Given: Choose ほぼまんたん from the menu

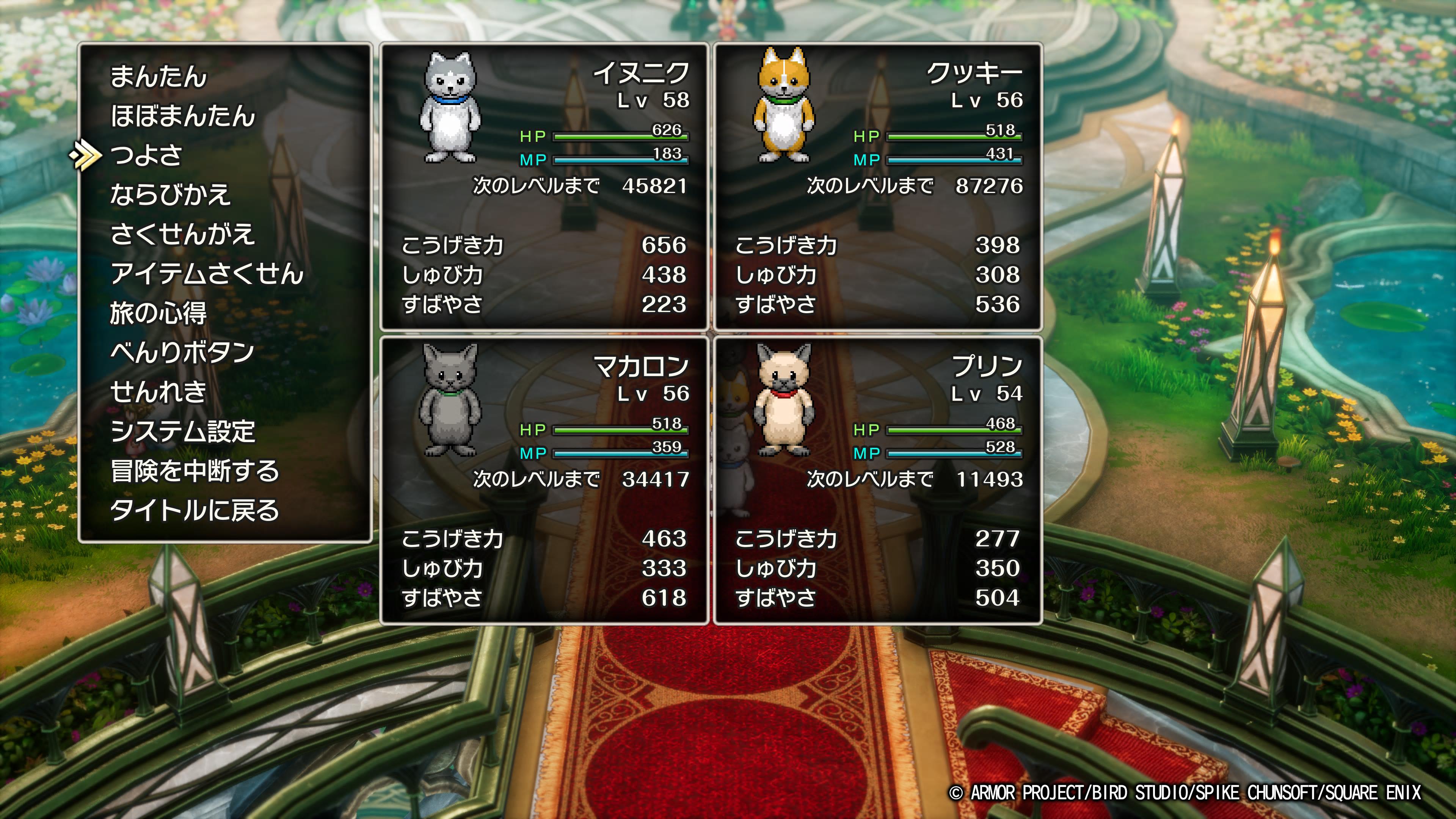Looking at the screenshot, I should pyautogui.click(x=182, y=116).
